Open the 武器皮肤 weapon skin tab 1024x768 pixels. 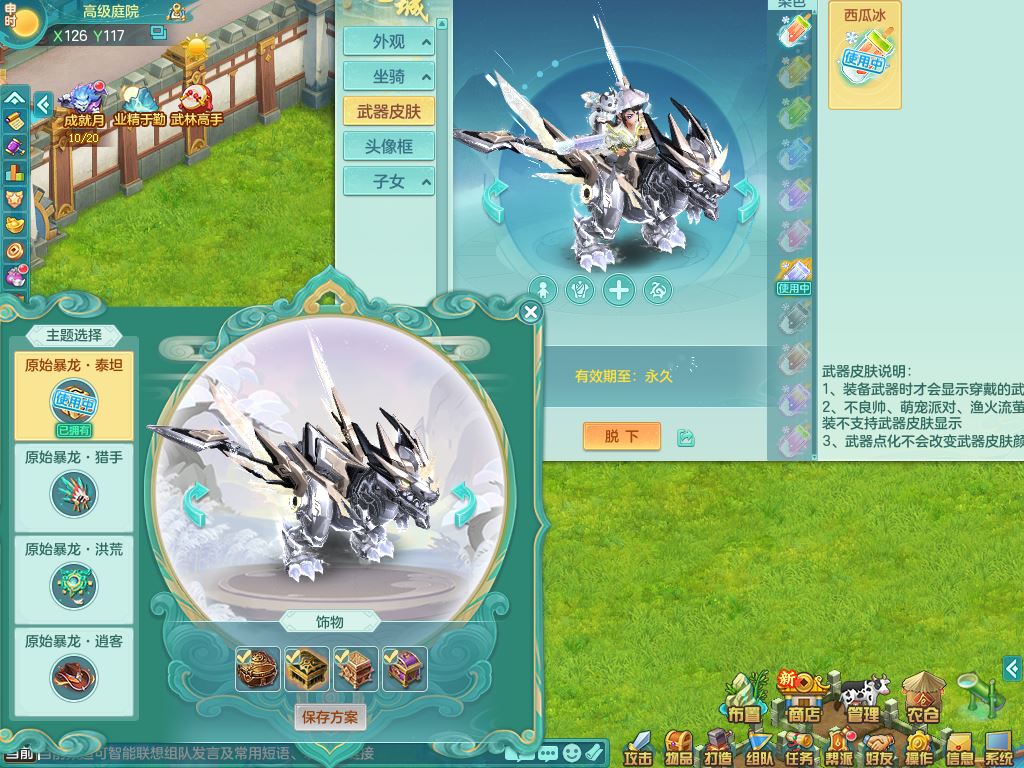(389, 111)
